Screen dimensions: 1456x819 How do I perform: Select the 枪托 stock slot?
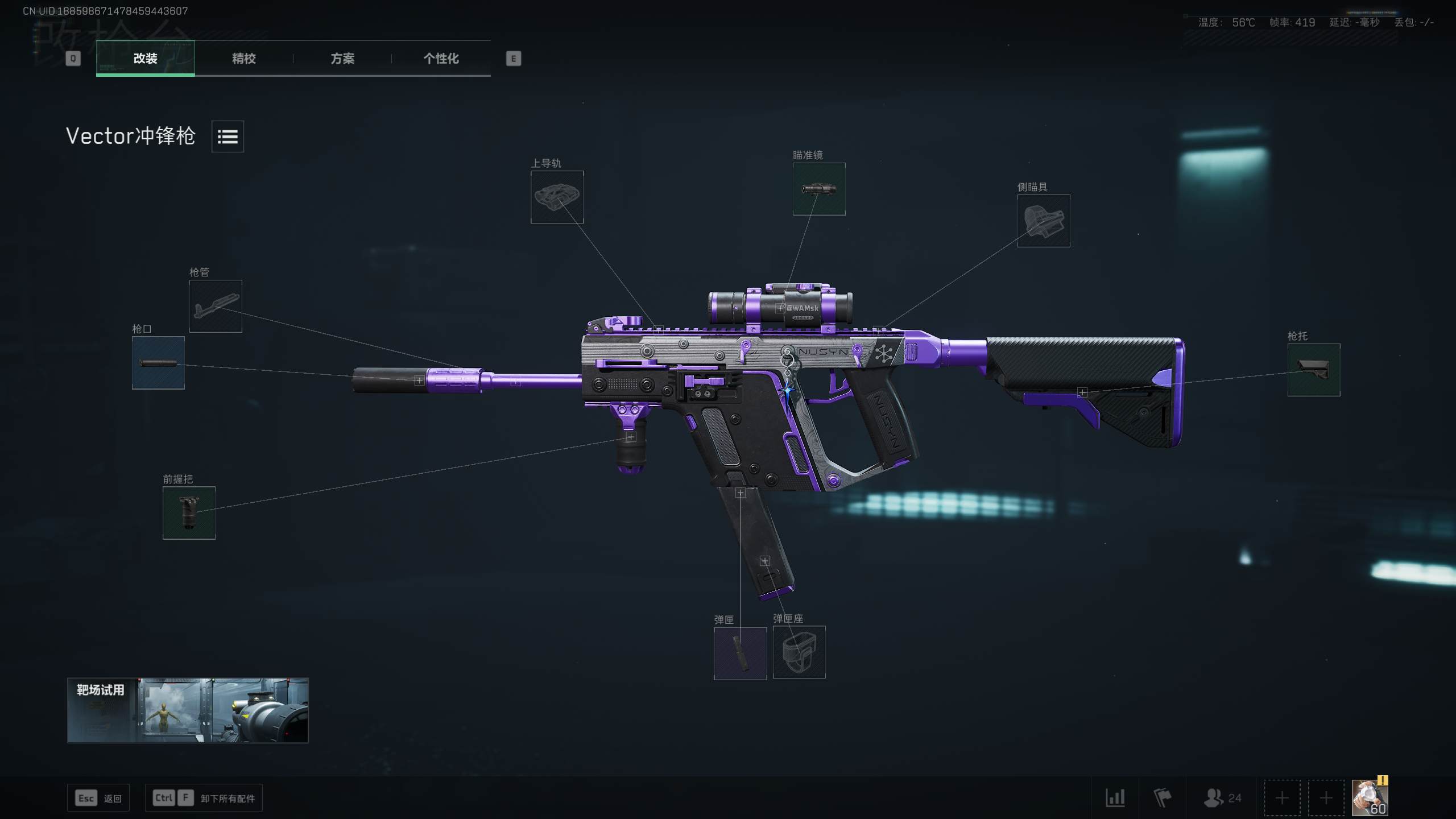[x=1313, y=370]
